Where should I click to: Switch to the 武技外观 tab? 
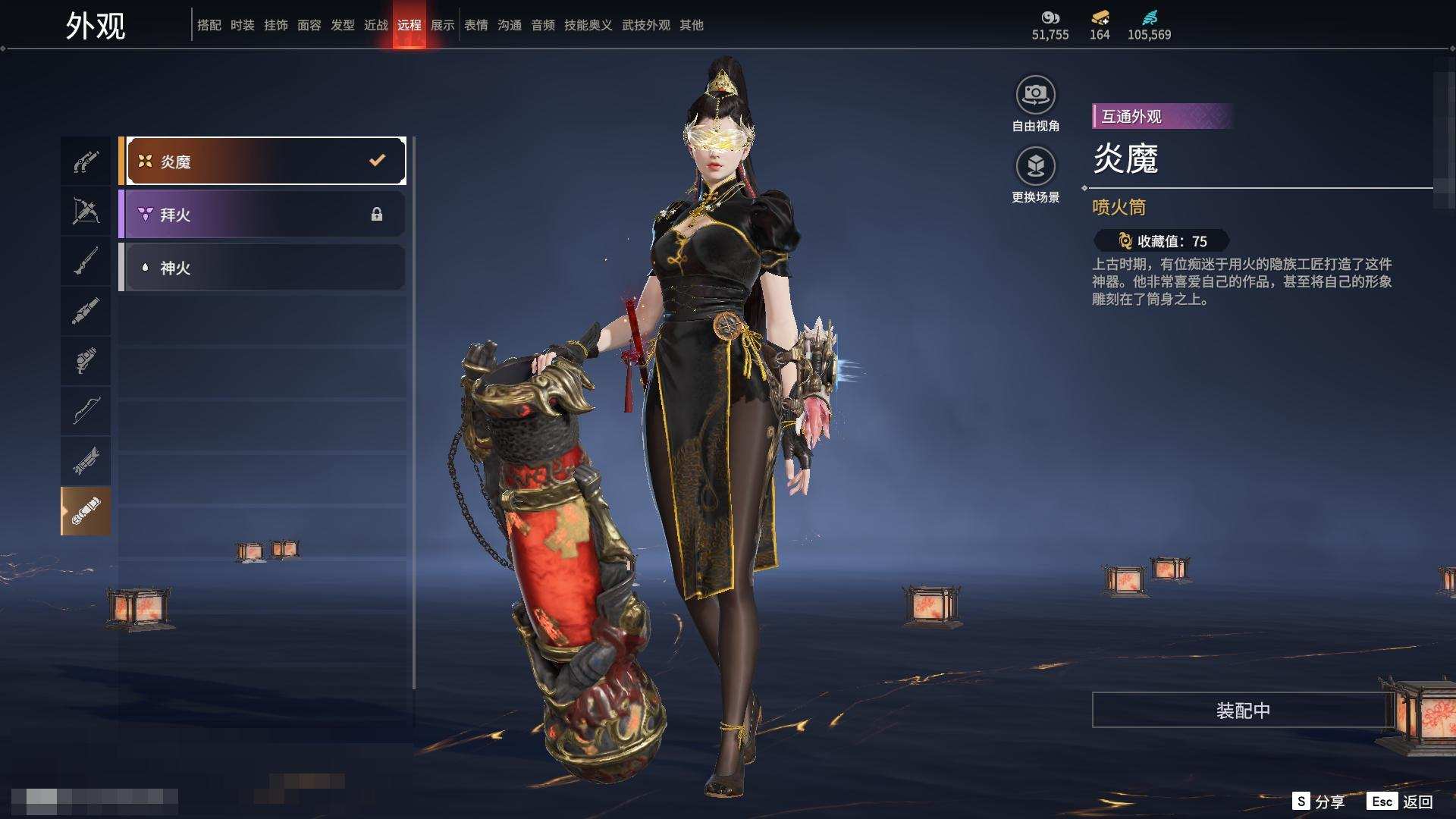(646, 25)
